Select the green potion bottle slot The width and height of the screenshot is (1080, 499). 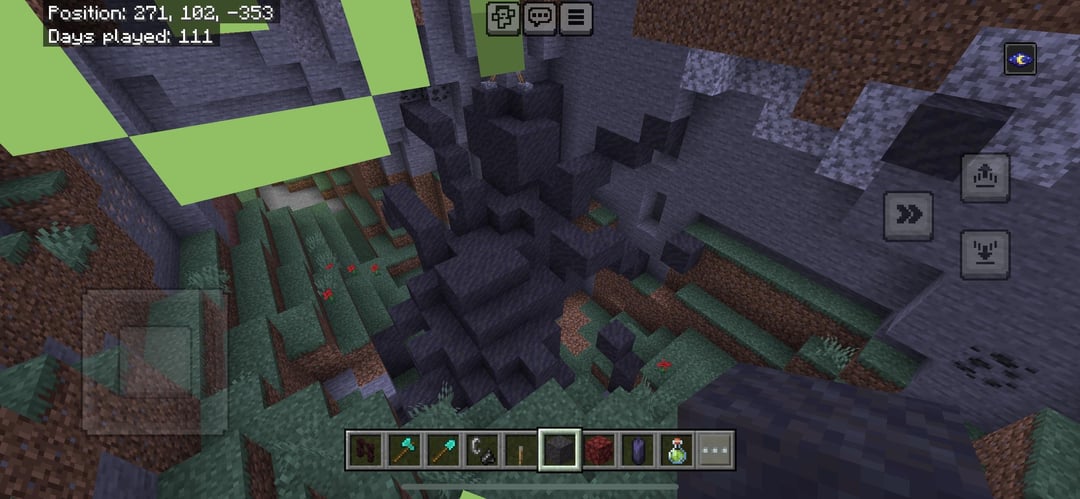677,450
